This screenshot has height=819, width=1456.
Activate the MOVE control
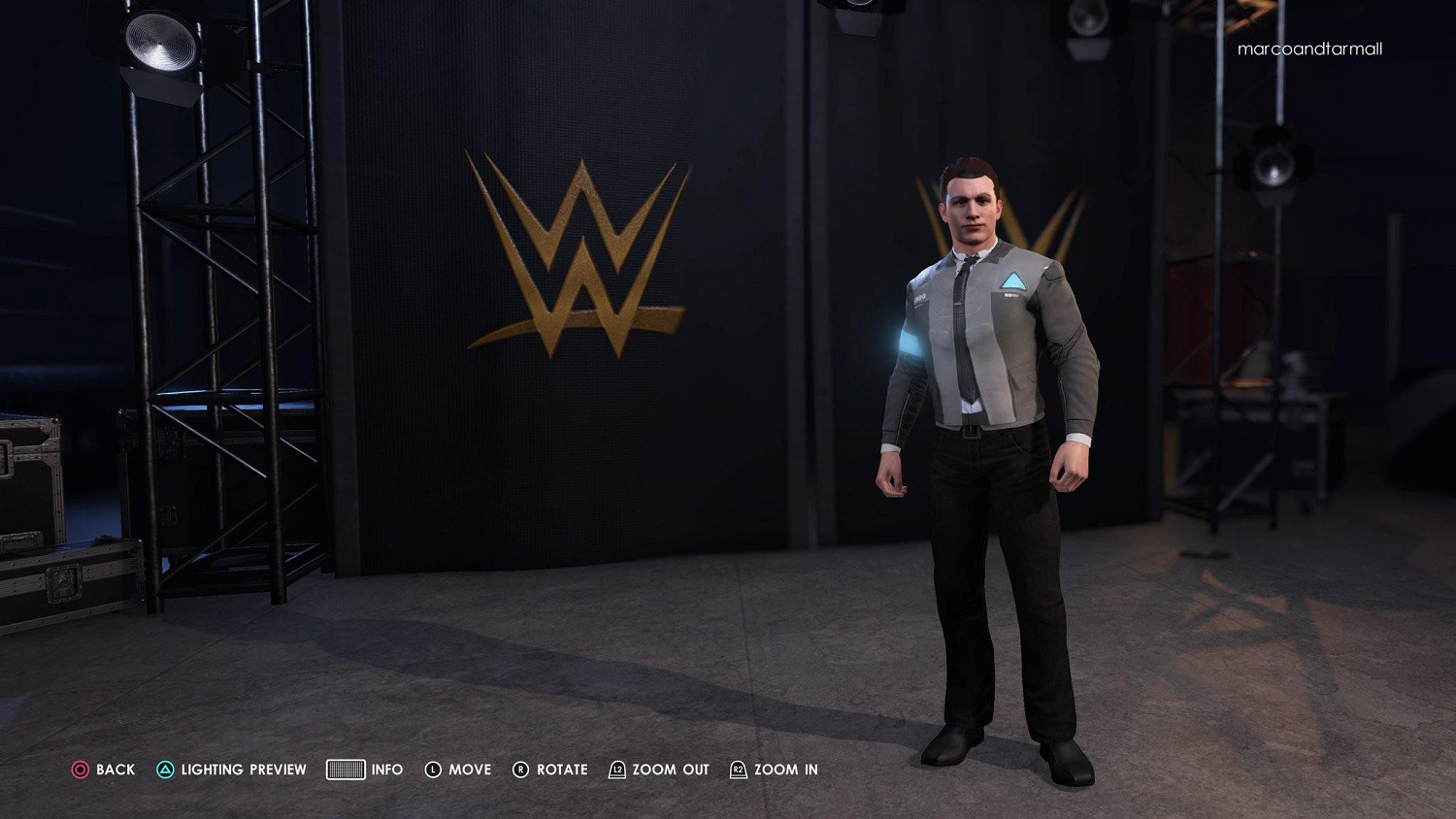coord(468,770)
